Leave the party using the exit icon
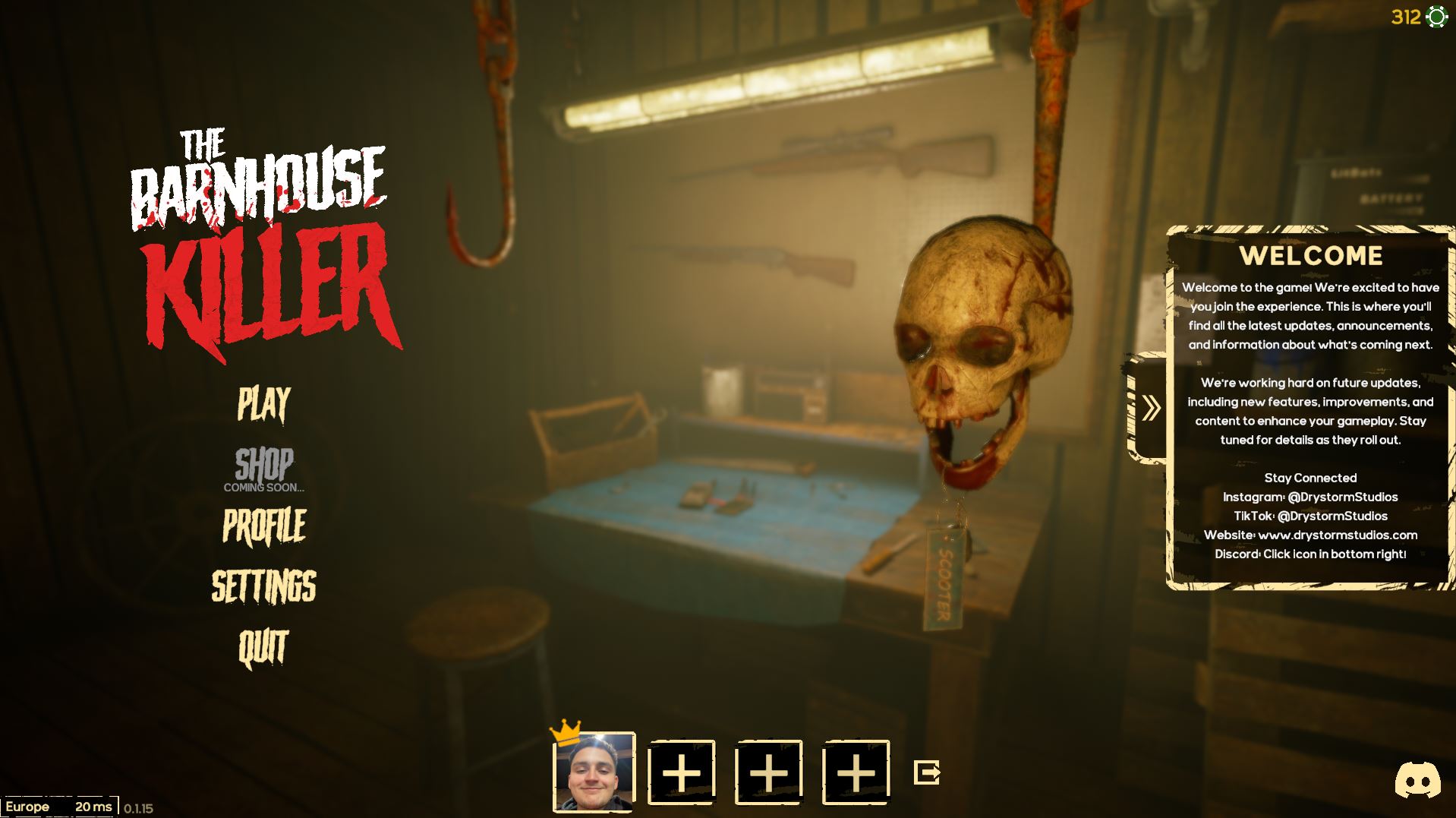 click(x=927, y=772)
